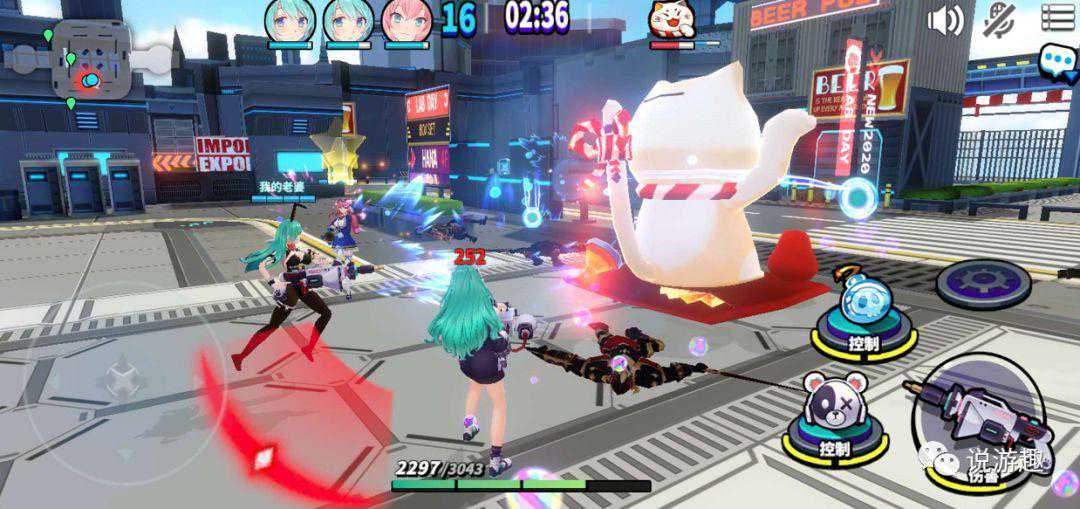Open the three-line list menu
Screen dimensions: 1080x509
point(1057,17)
